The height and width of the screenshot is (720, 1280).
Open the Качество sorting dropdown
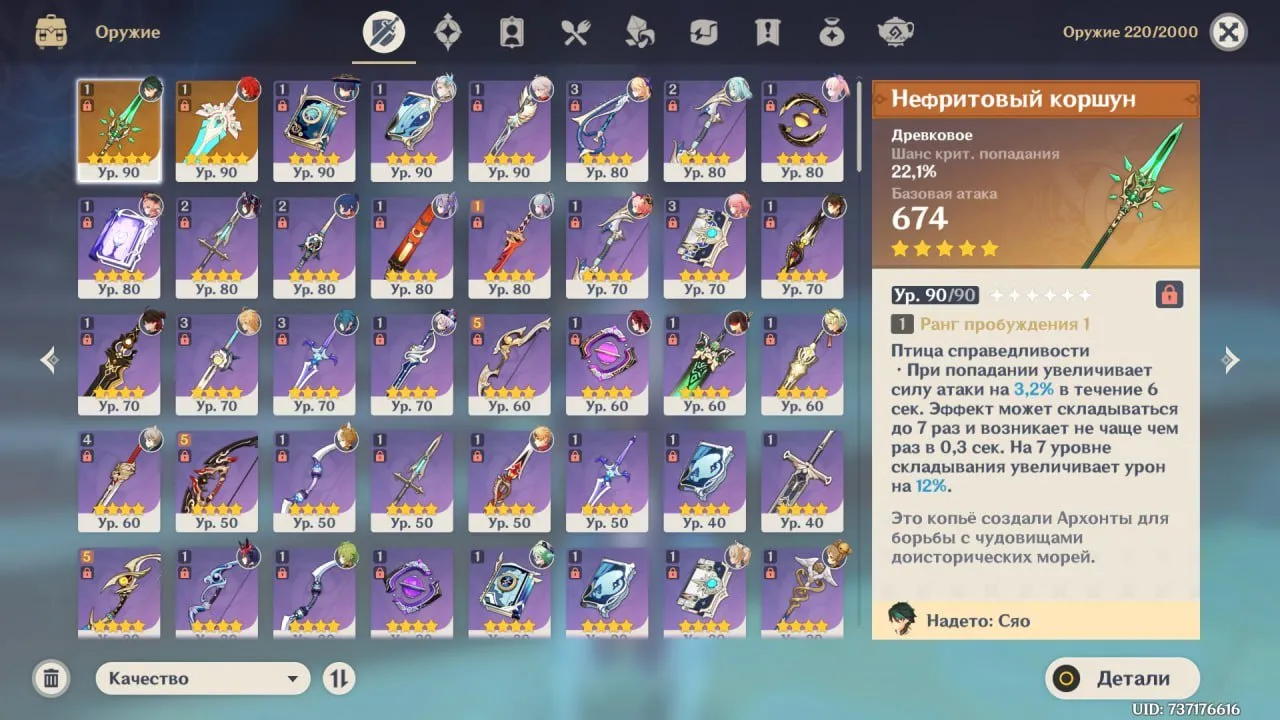(x=202, y=678)
